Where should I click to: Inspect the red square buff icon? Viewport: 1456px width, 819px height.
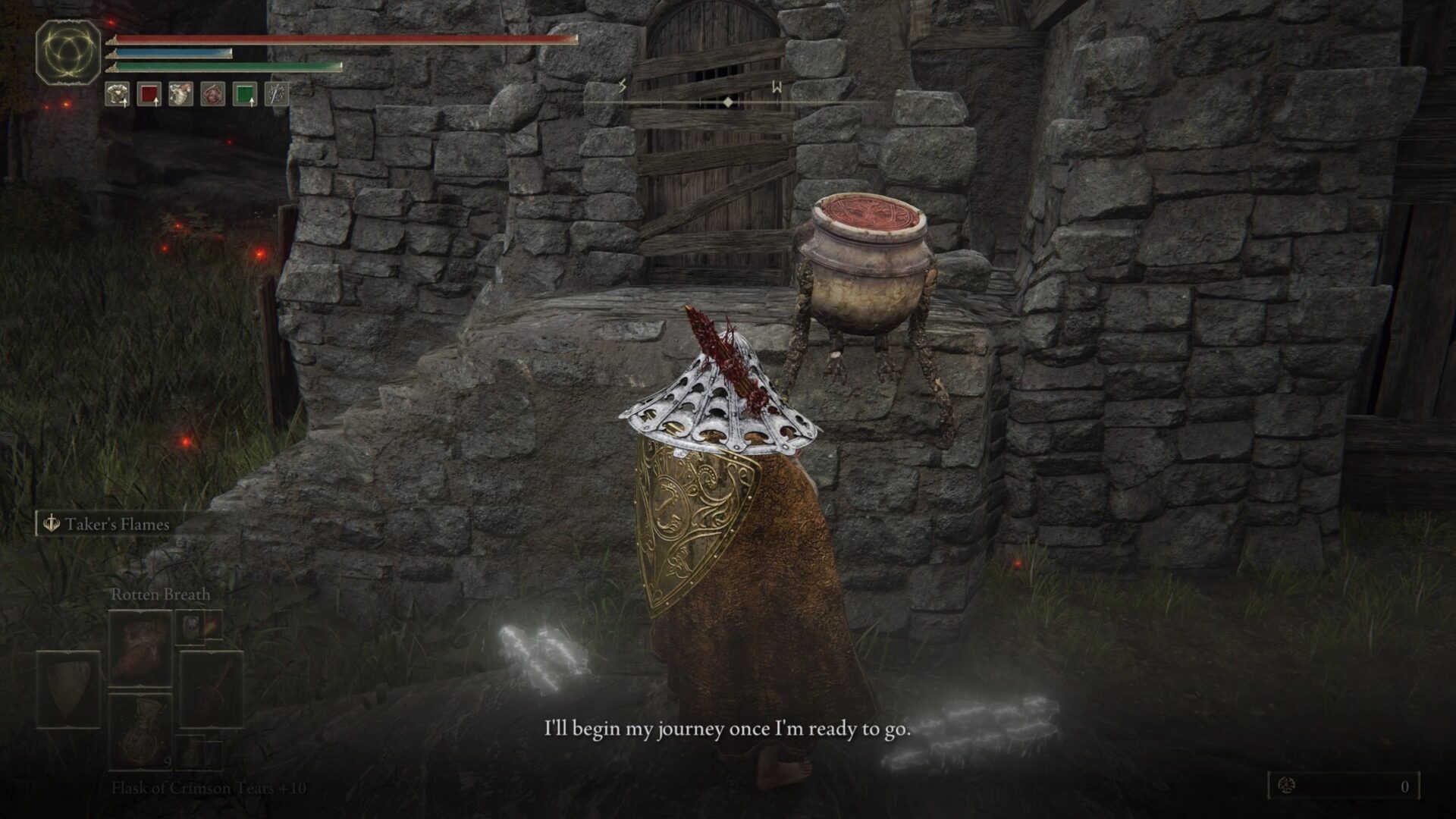tap(149, 94)
